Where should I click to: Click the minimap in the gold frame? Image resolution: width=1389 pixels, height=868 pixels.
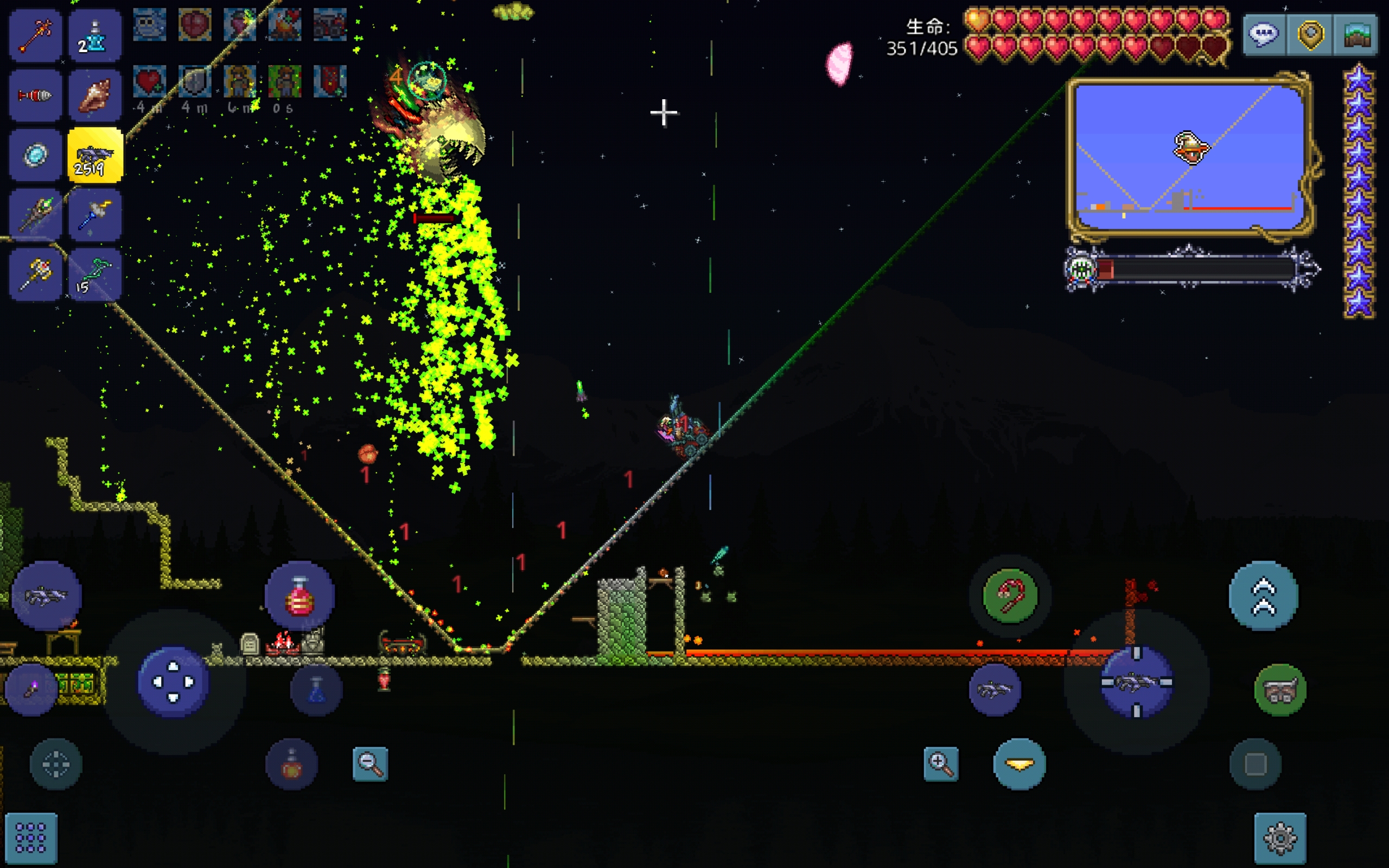click(1188, 156)
